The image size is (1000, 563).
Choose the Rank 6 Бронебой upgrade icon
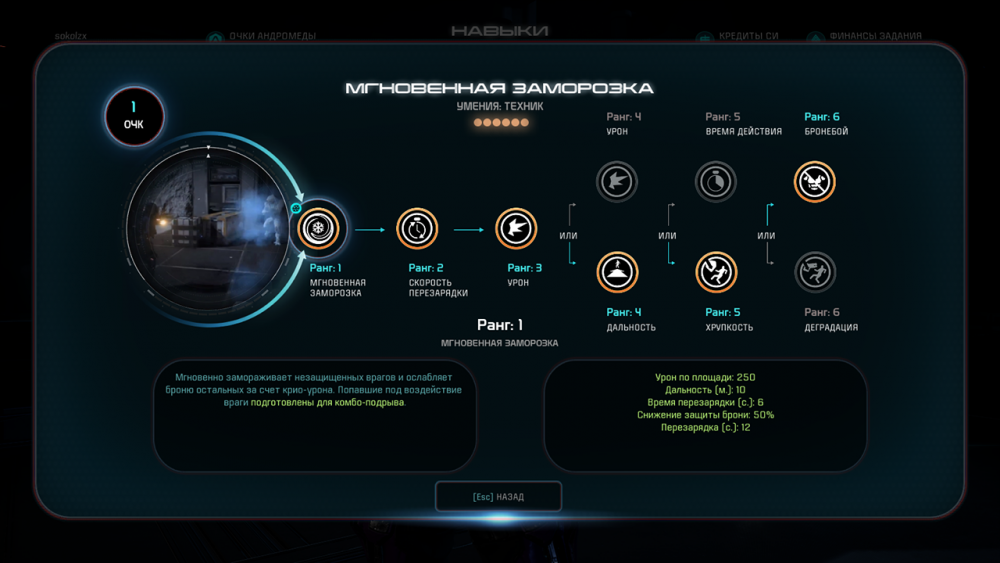coord(815,182)
